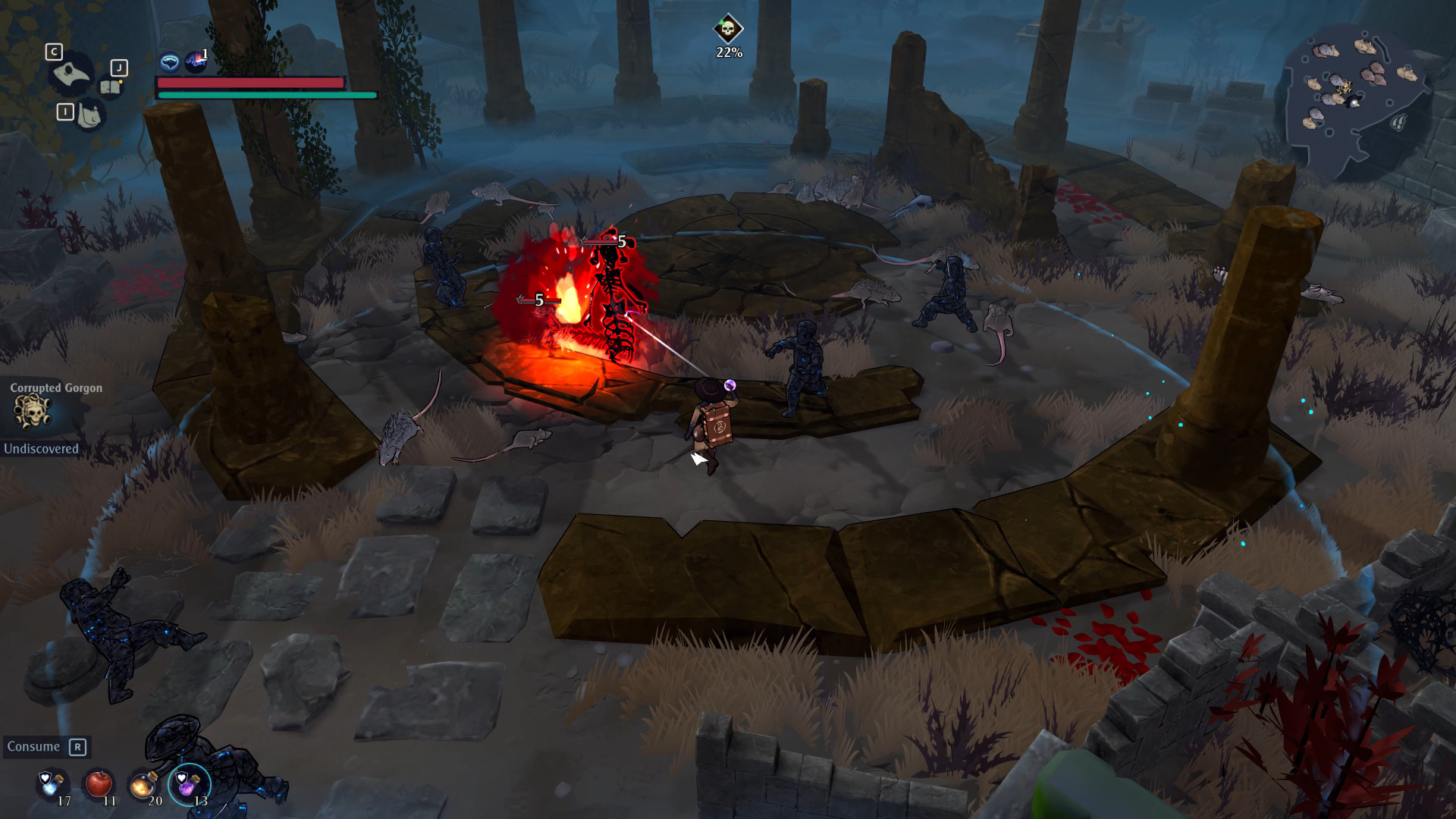
Task: Select the Corrupted Gorgon label
Action: (x=56, y=388)
